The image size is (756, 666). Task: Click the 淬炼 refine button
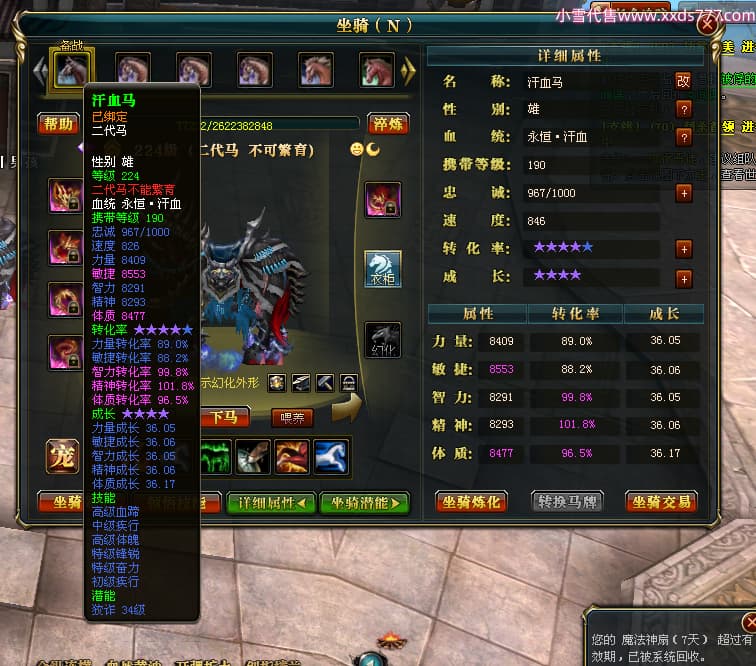(x=387, y=124)
